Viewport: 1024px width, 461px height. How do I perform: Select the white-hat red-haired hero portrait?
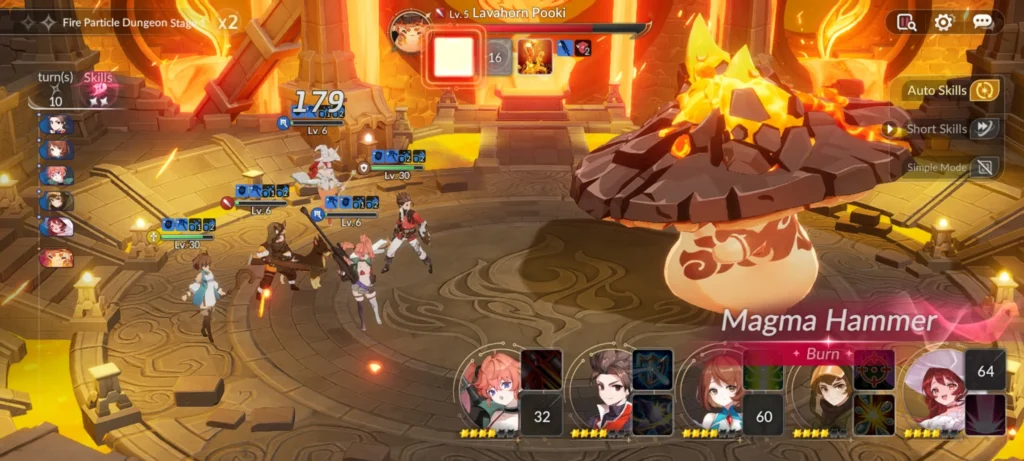pos(935,389)
